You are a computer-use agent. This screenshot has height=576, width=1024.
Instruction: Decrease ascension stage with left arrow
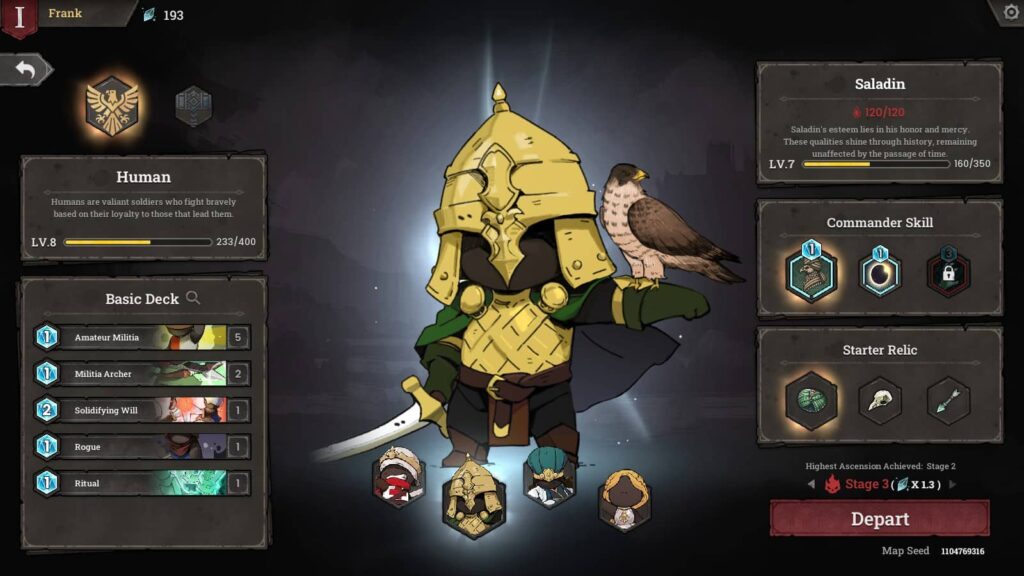point(811,485)
